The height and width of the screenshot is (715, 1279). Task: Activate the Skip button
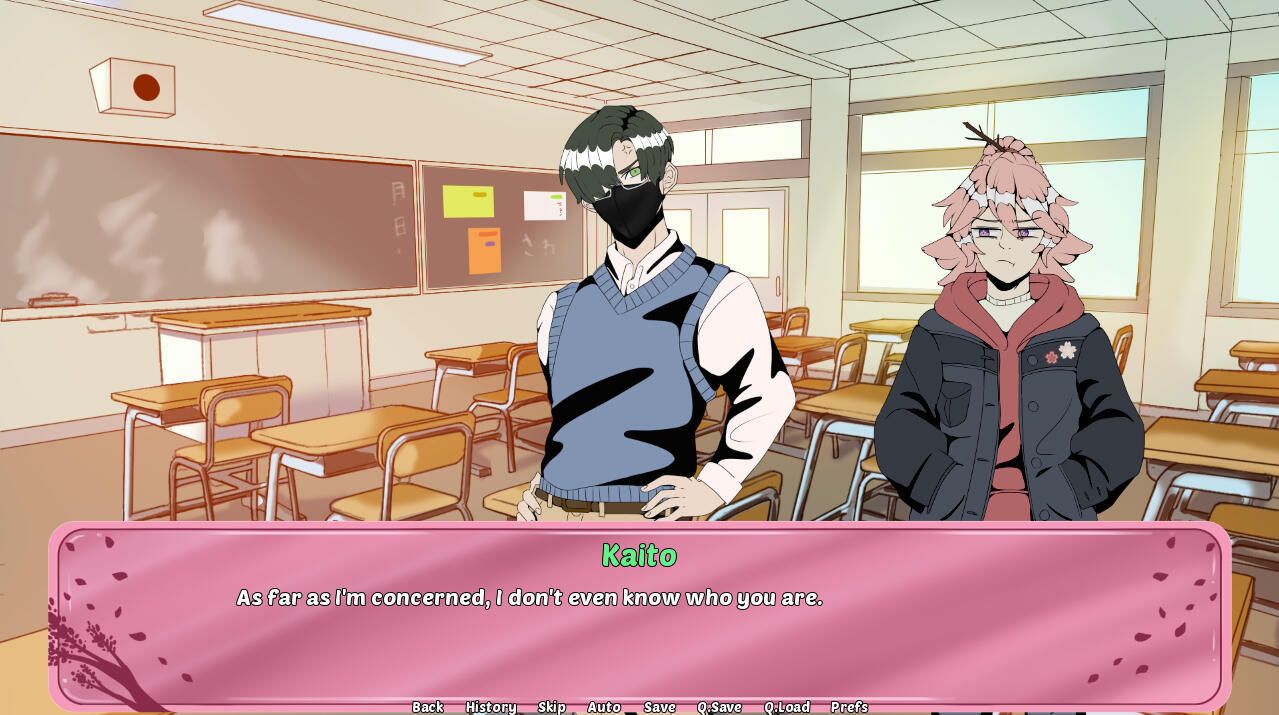(x=551, y=707)
